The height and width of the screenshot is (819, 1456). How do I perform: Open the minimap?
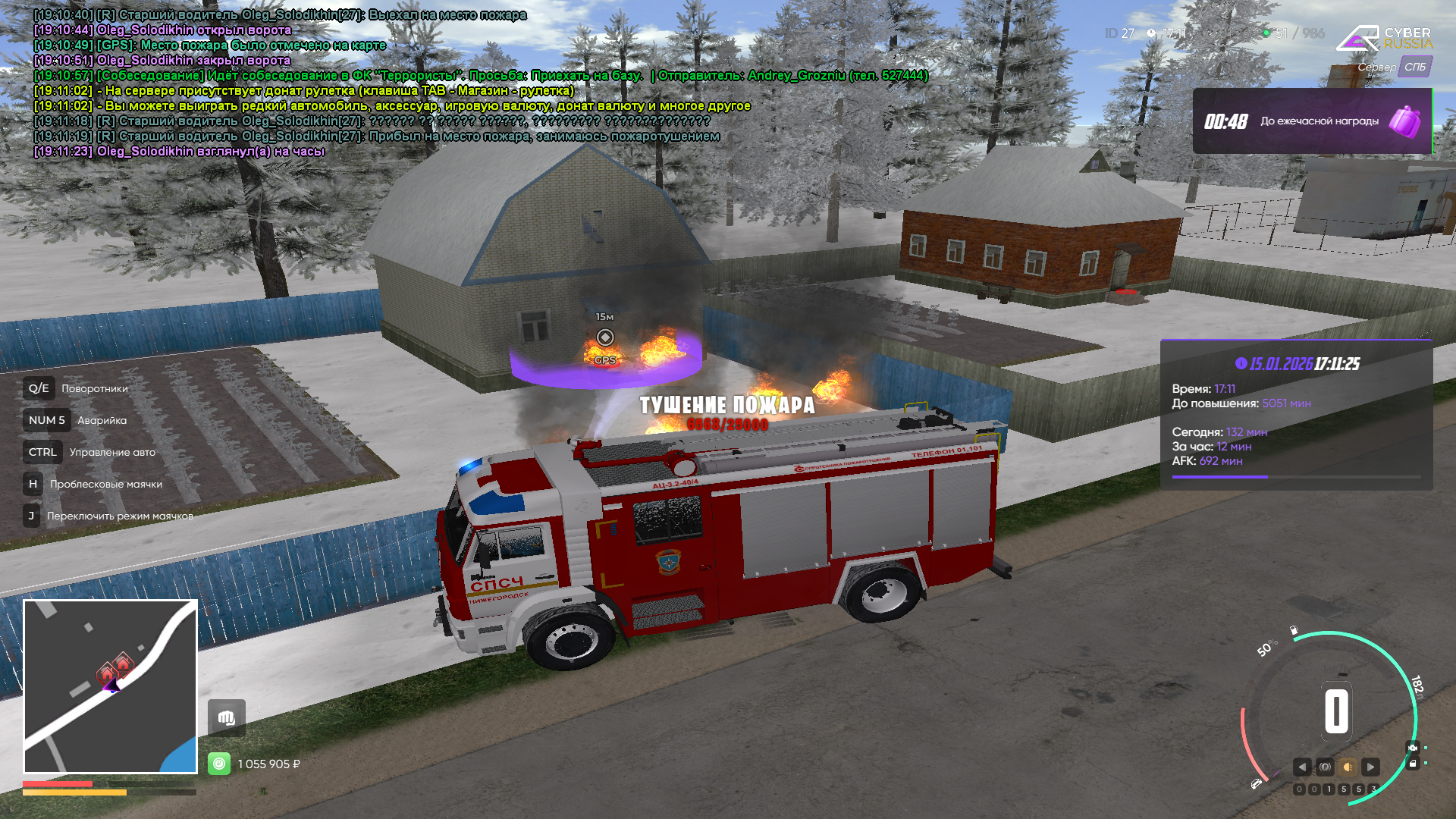coord(111,686)
